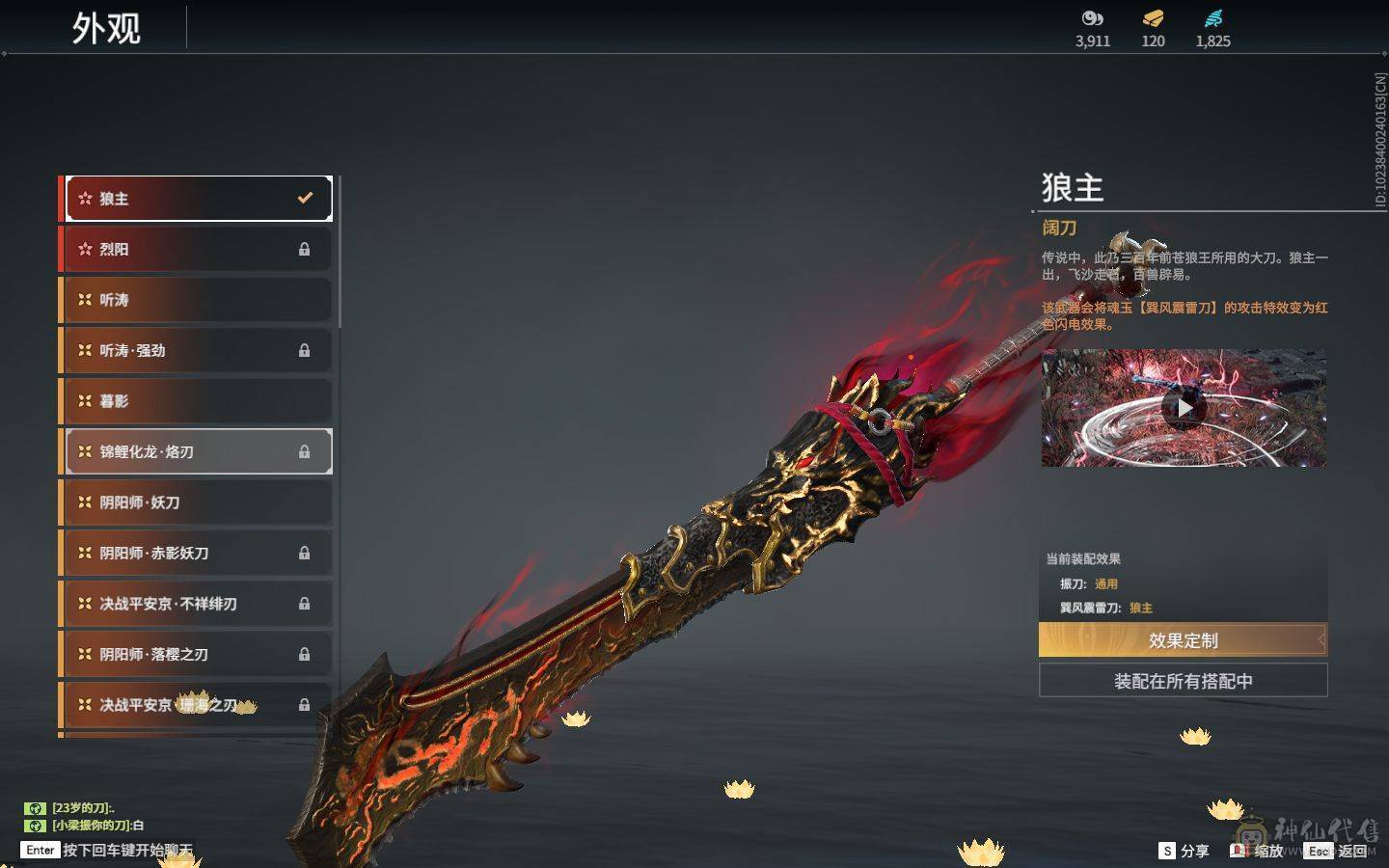
Task: Choose the 阴阳师·落樱之刃 skin
Action: 198,654
